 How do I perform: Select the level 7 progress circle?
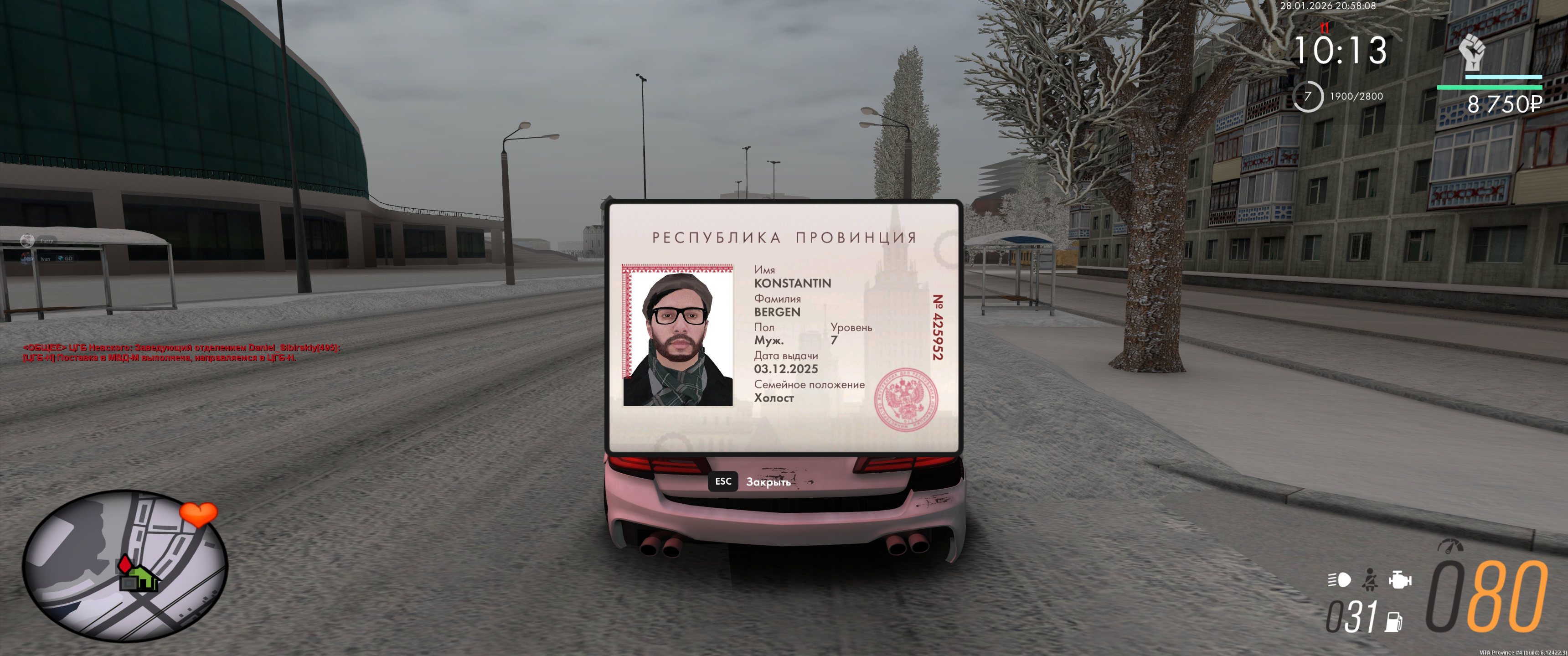(x=1307, y=96)
